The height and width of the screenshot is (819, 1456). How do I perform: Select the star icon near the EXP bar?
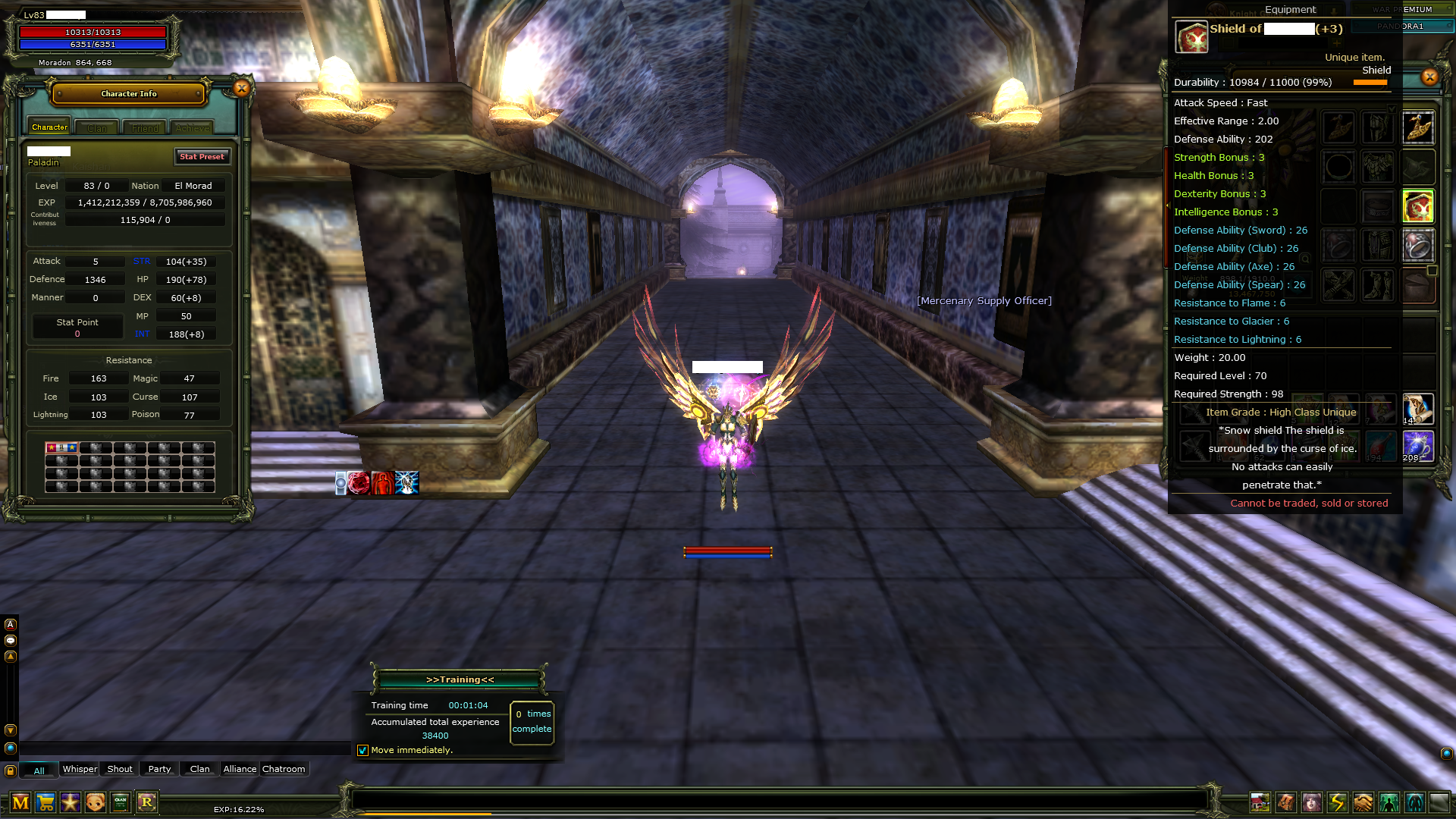click(x=70, y=802)
